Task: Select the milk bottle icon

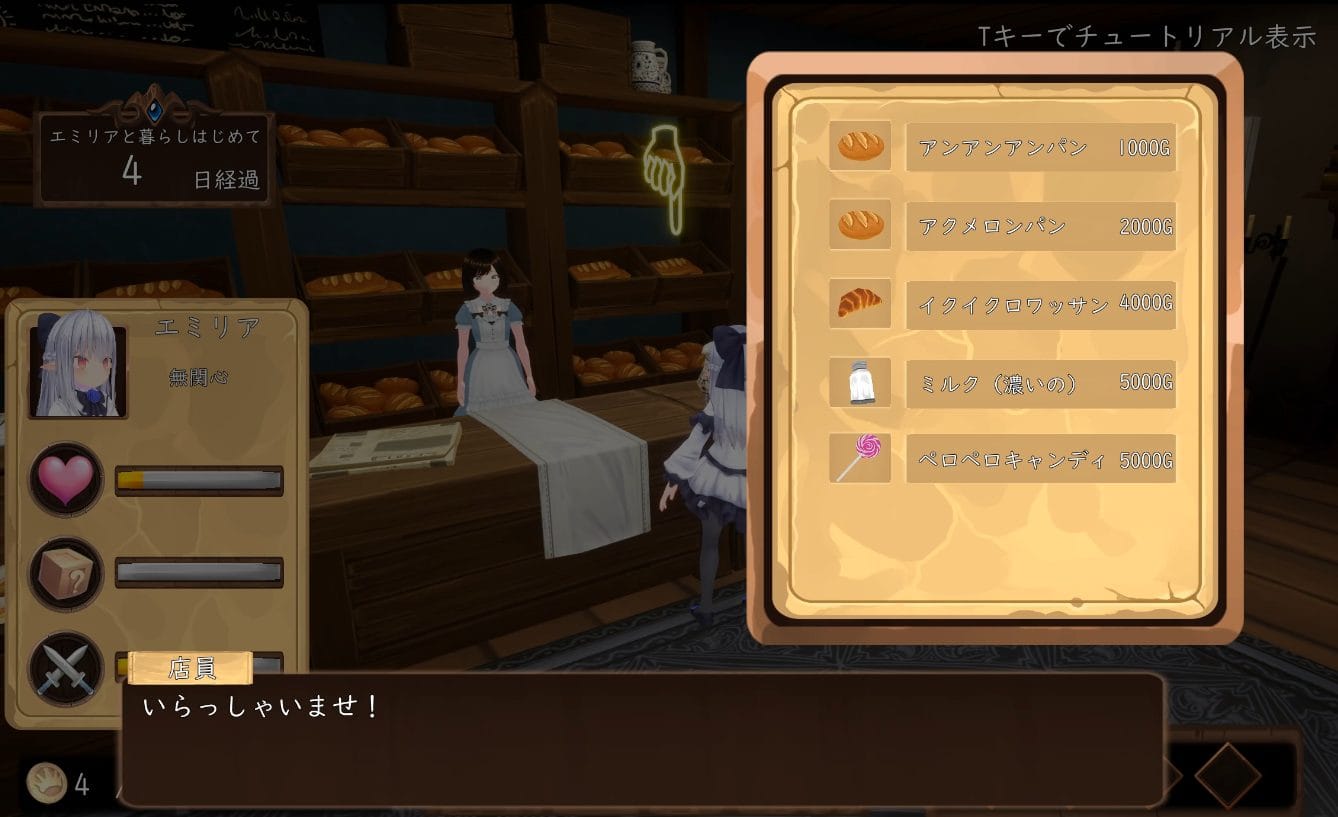Action: pos(860,383)
